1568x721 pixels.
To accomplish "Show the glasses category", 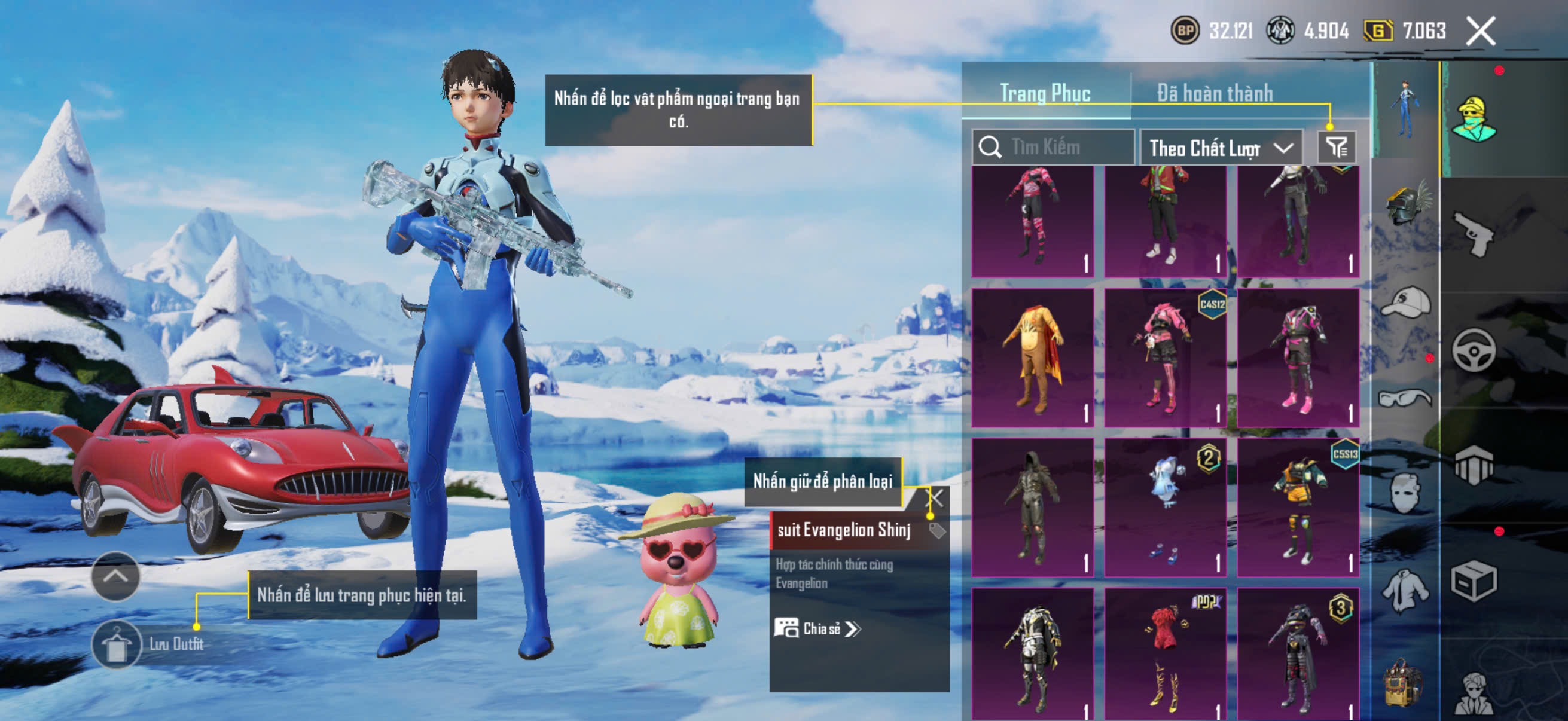I will click(x=1405, y=399).
